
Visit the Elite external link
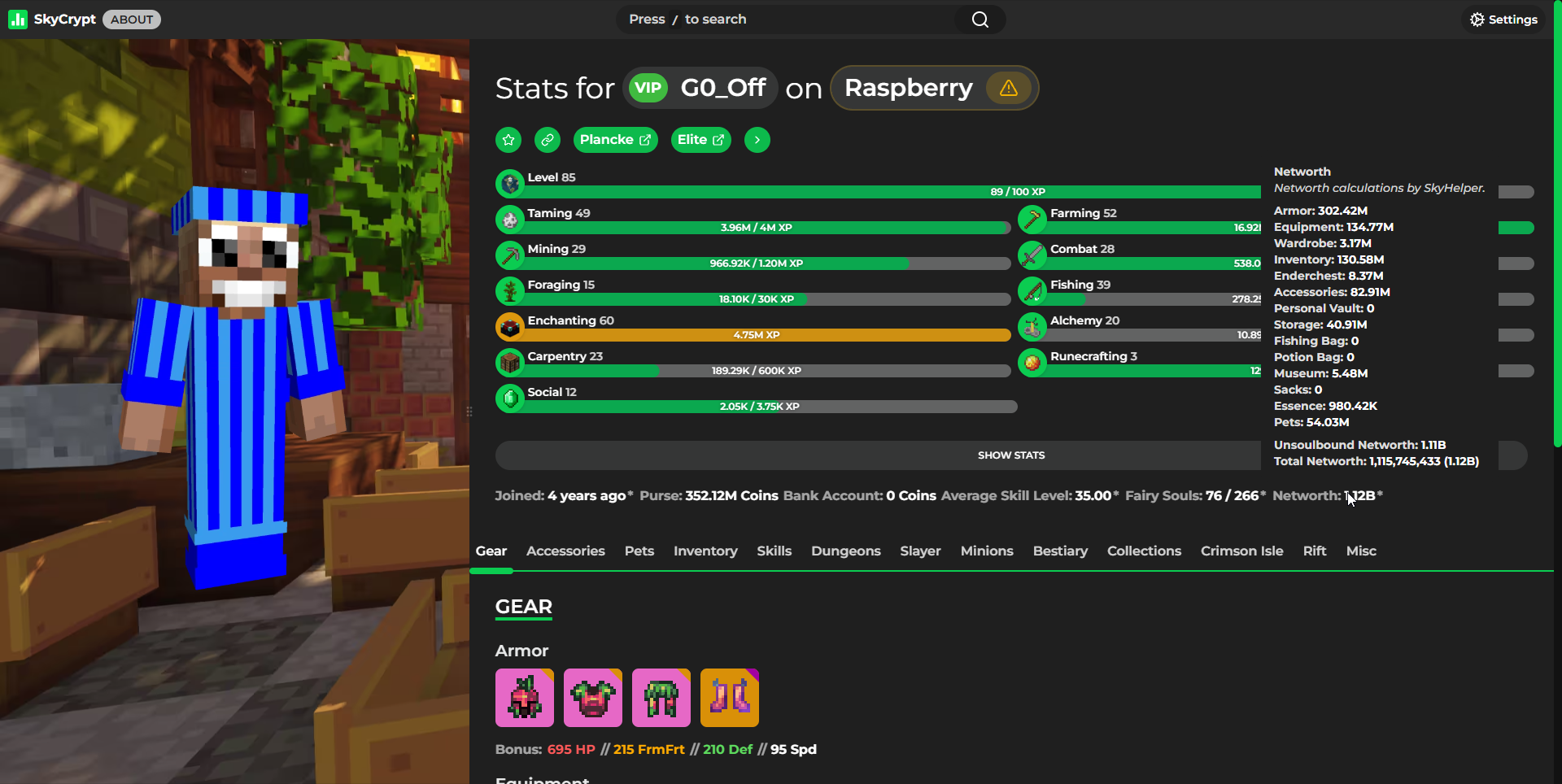[700, 139]
